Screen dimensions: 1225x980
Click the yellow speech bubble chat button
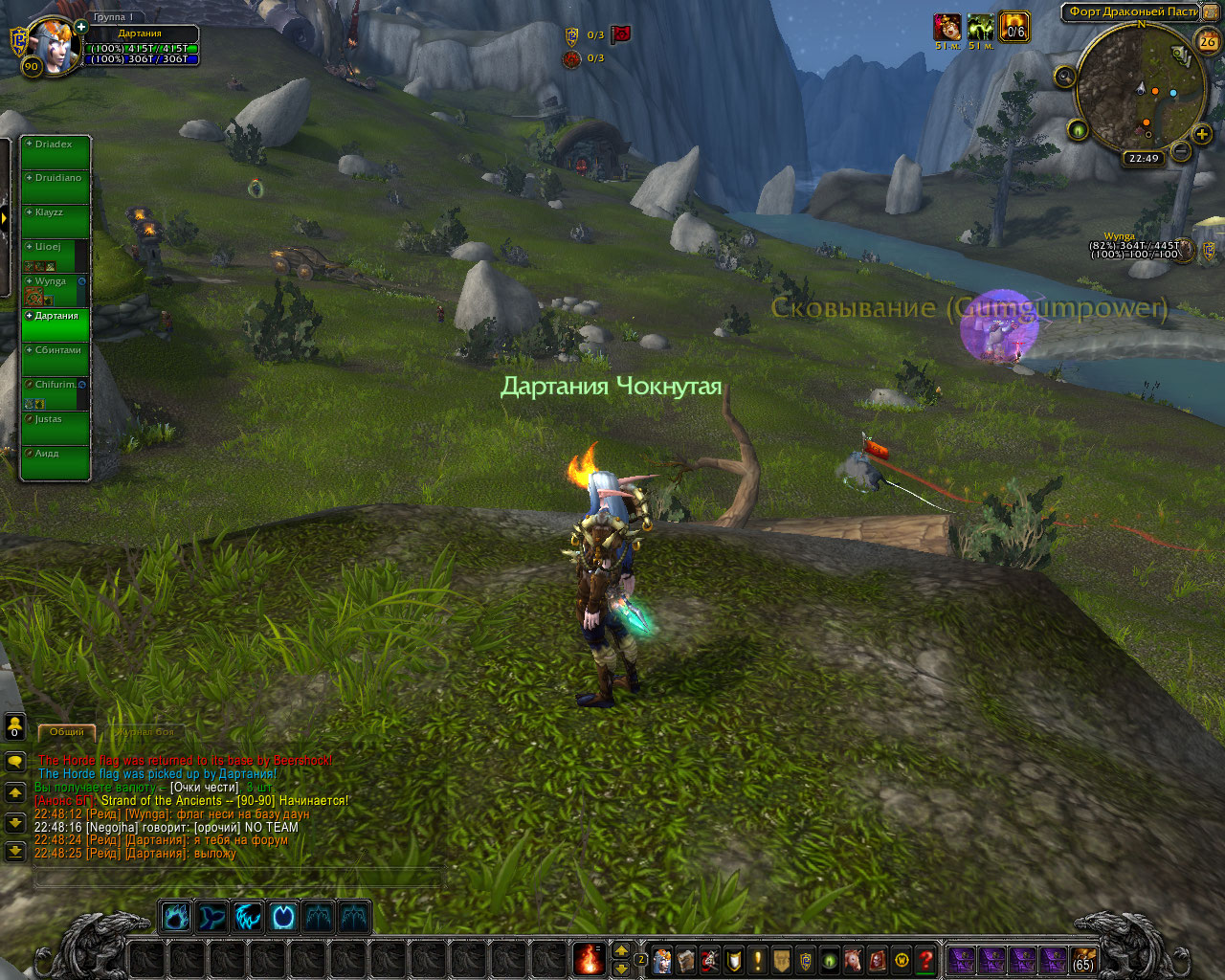[x=15, y=762]
